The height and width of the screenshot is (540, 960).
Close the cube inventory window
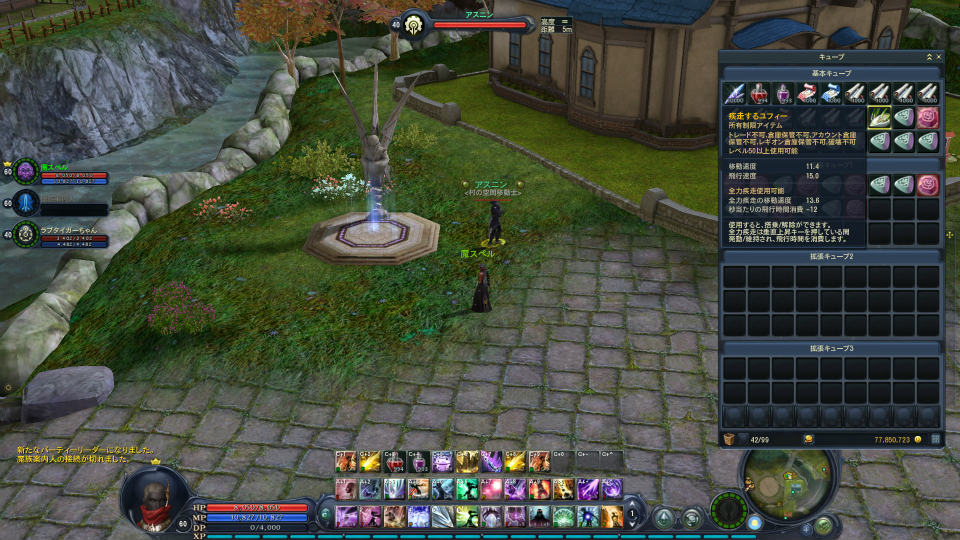tap(938, 58)
